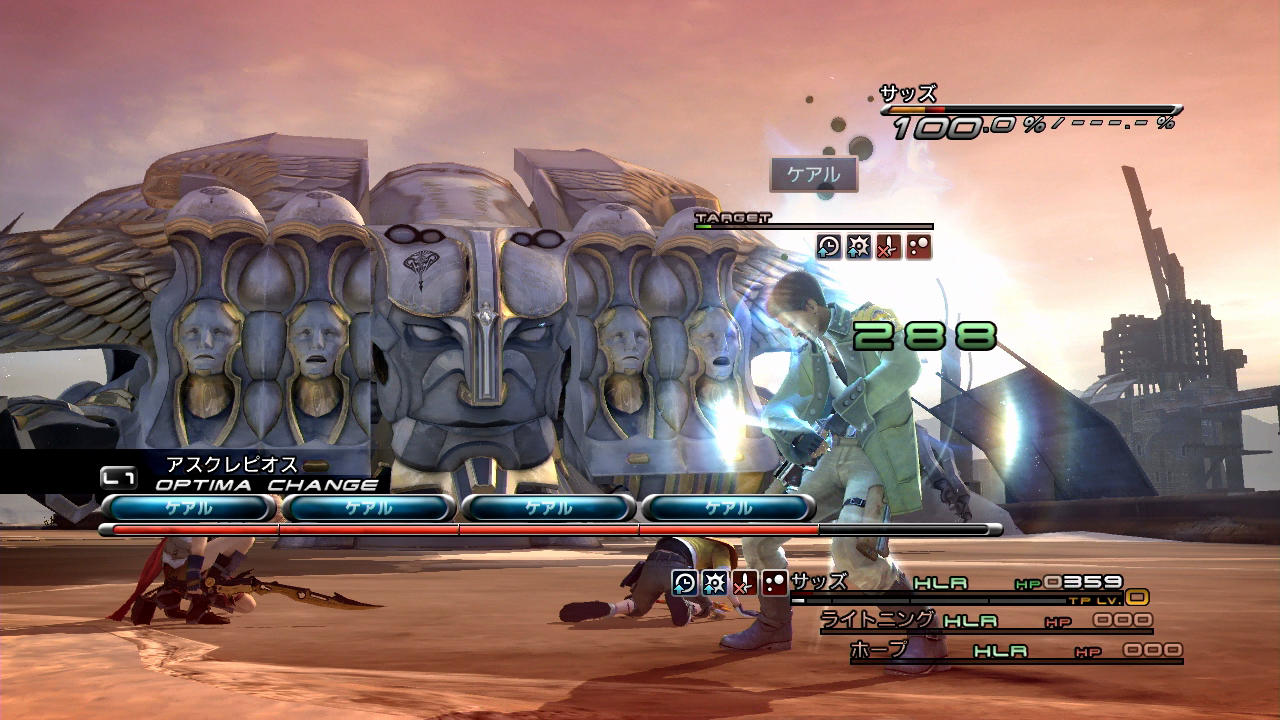Select Lightning's row in the party list
The height and width of the screenshot is (720, 1280).
coord(985,621)
